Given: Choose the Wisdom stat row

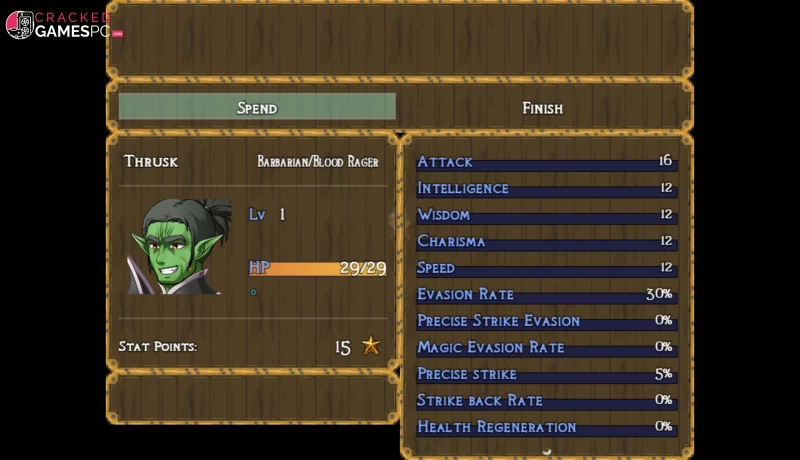Looking at the screenshot, I should coord(545,215).
